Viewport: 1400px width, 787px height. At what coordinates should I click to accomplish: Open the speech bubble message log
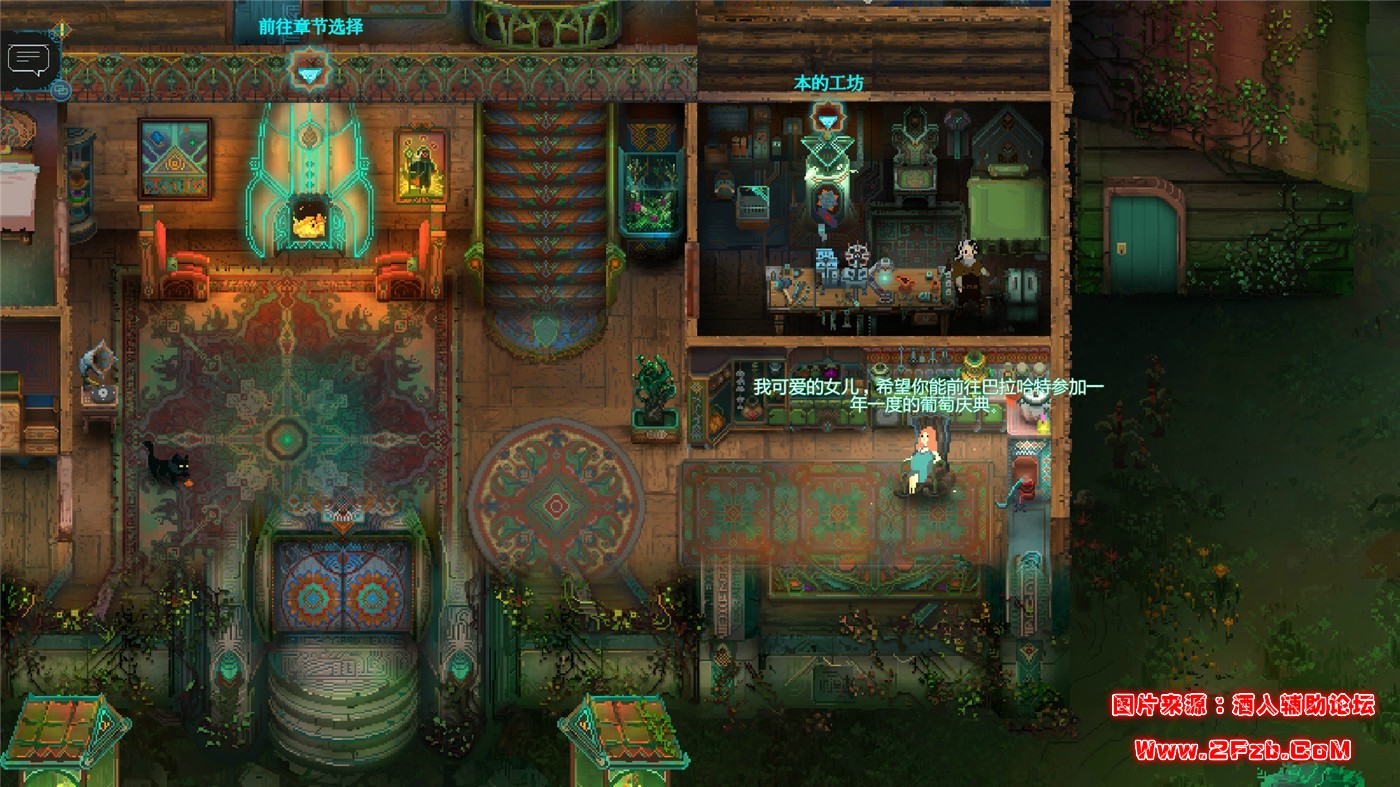click(28, 60)
